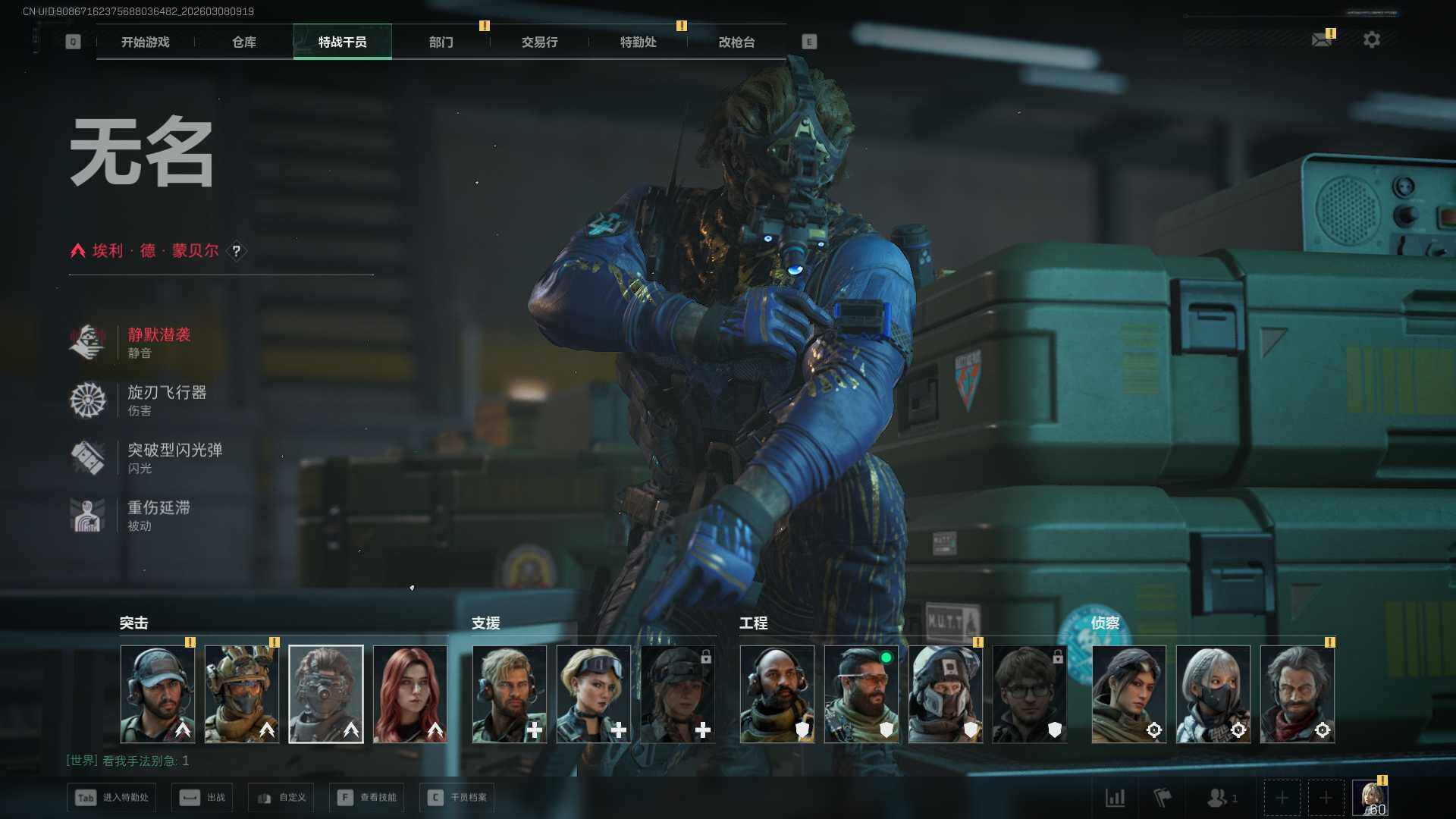Select the white-haired masked recon operator
This screenshot has height=819, width=1456.
(x=1213, y=694)
